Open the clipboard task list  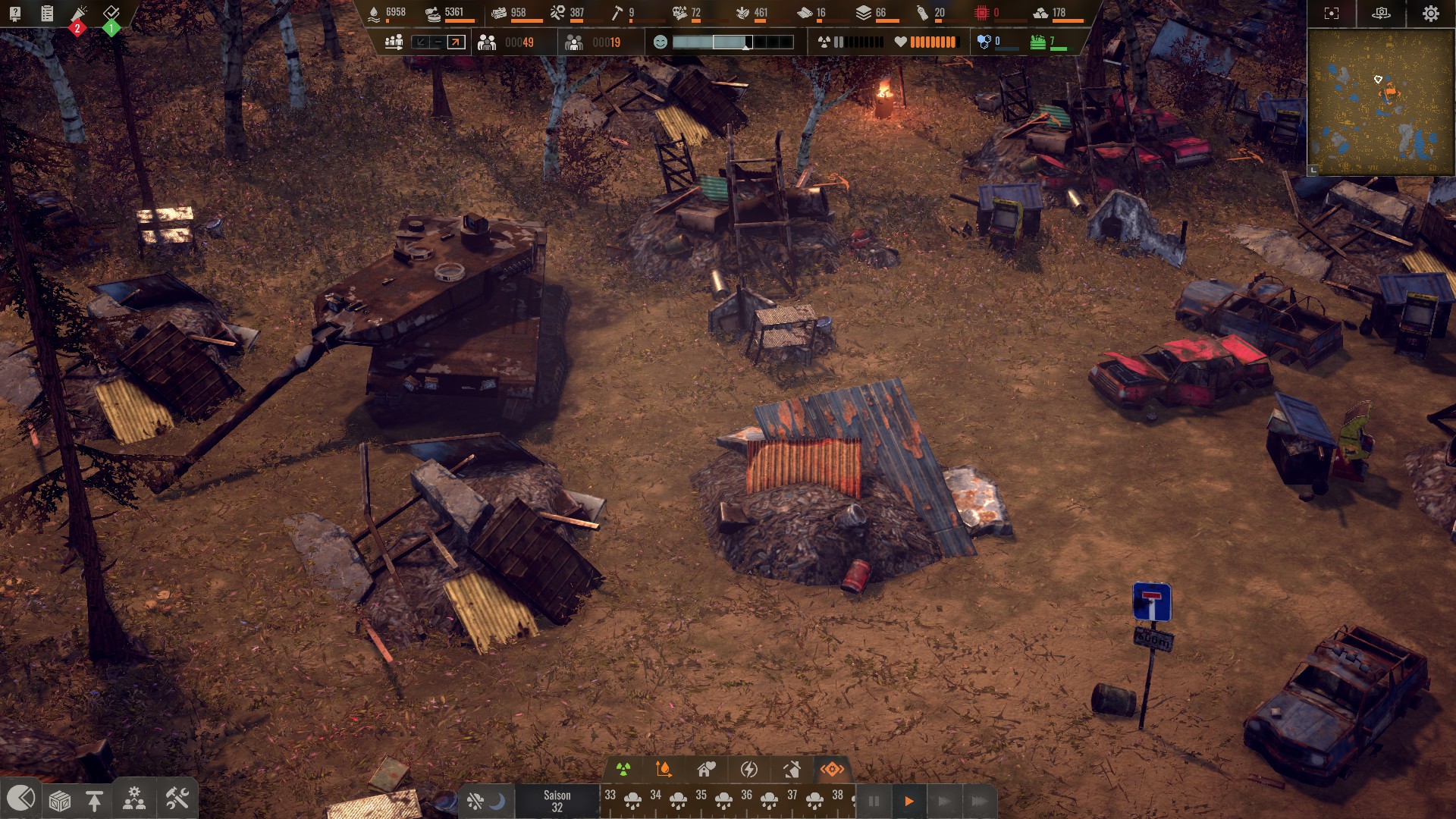point(47,13)
